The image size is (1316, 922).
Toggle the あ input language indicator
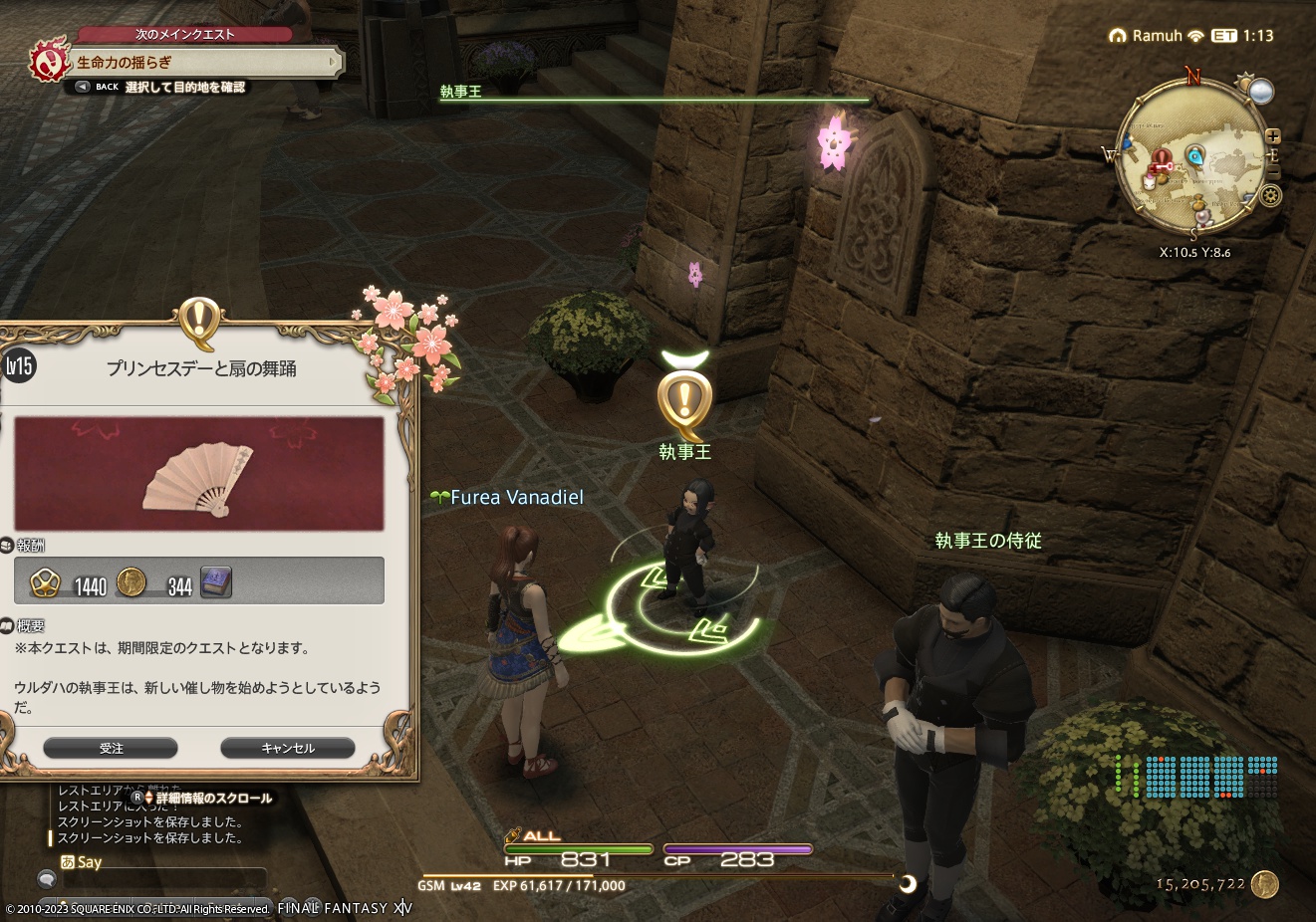[x=70, y=861]
